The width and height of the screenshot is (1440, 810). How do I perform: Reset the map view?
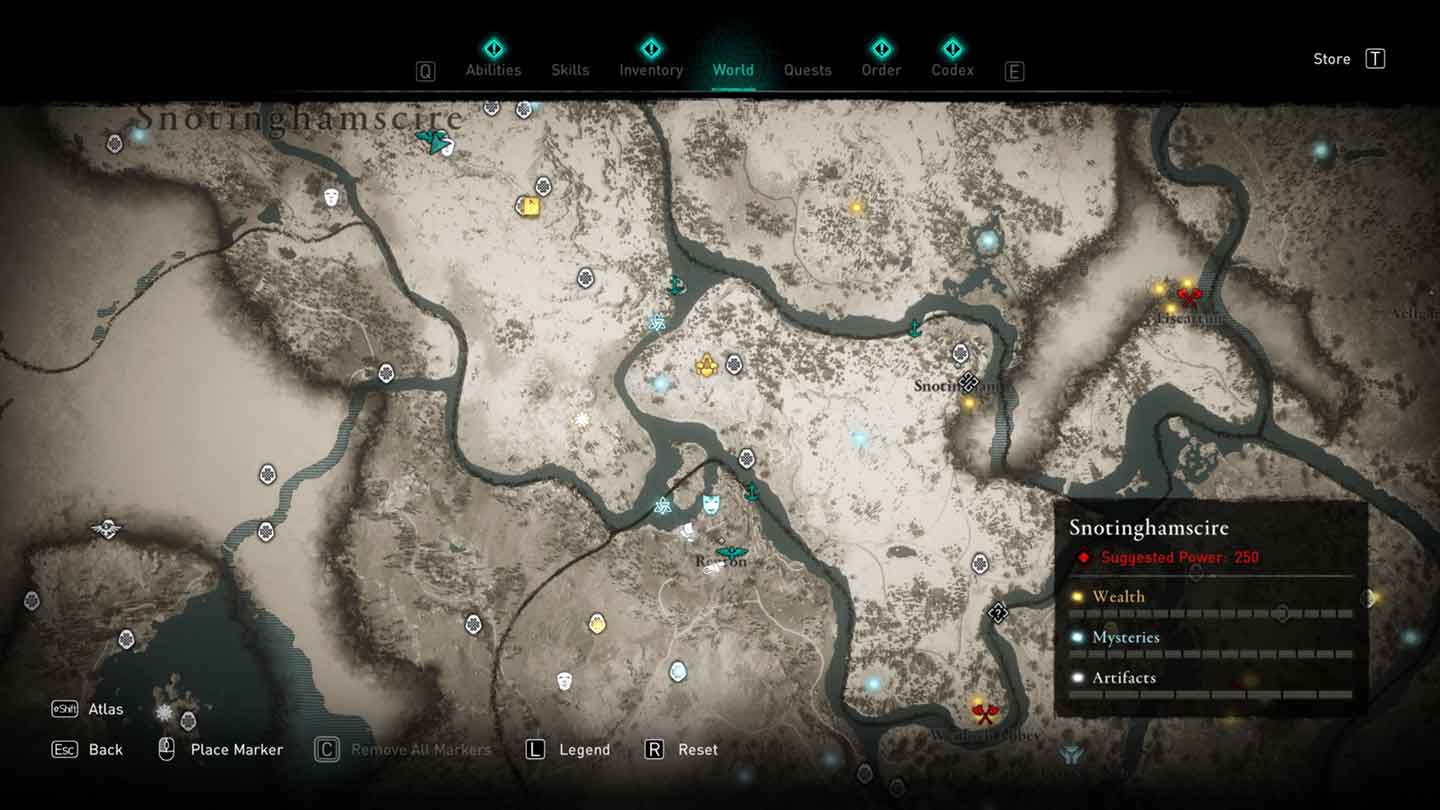tap(697, 749)
